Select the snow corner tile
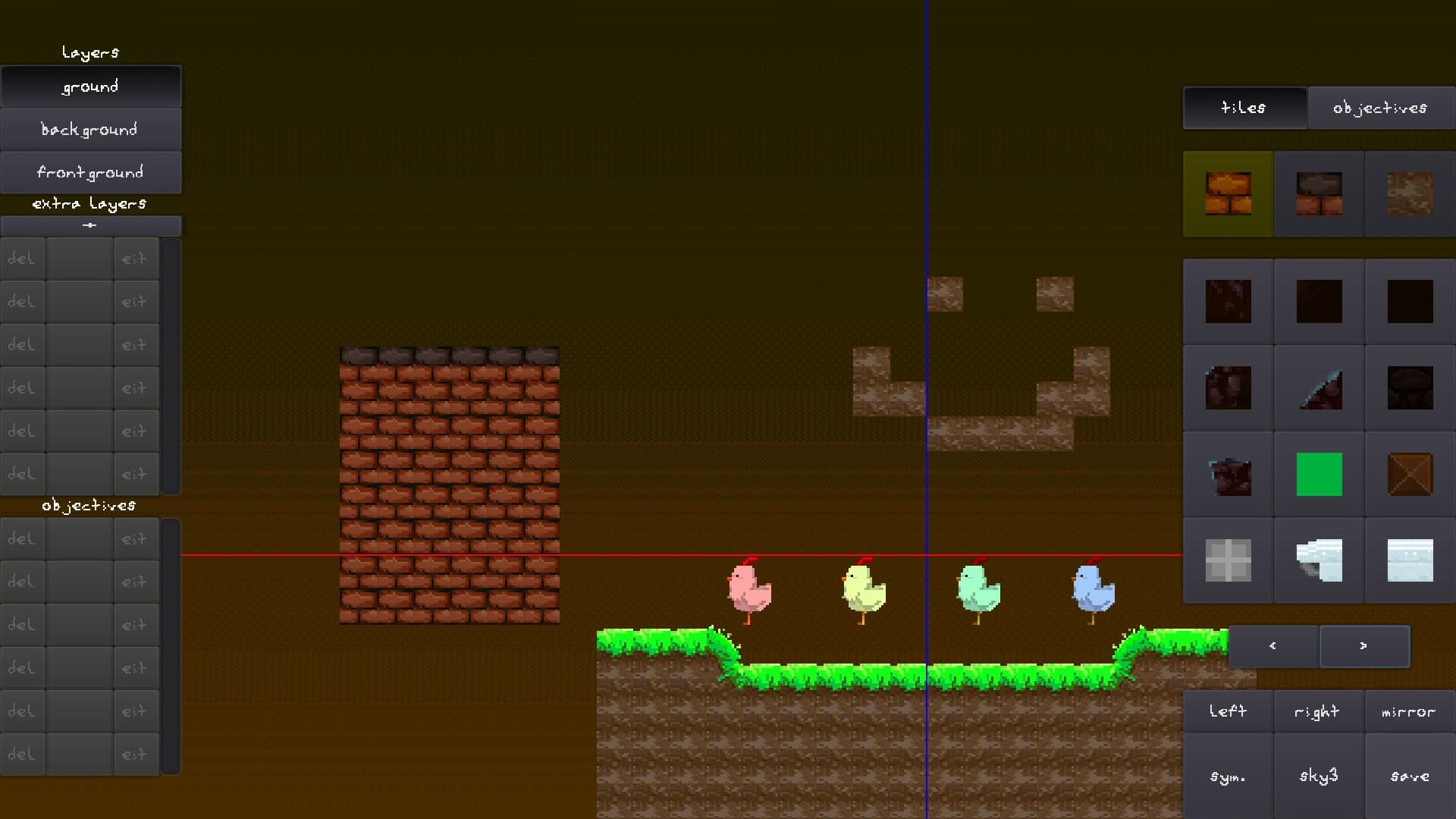Viewport: 1456px width, 819px height. [1319, 560]
